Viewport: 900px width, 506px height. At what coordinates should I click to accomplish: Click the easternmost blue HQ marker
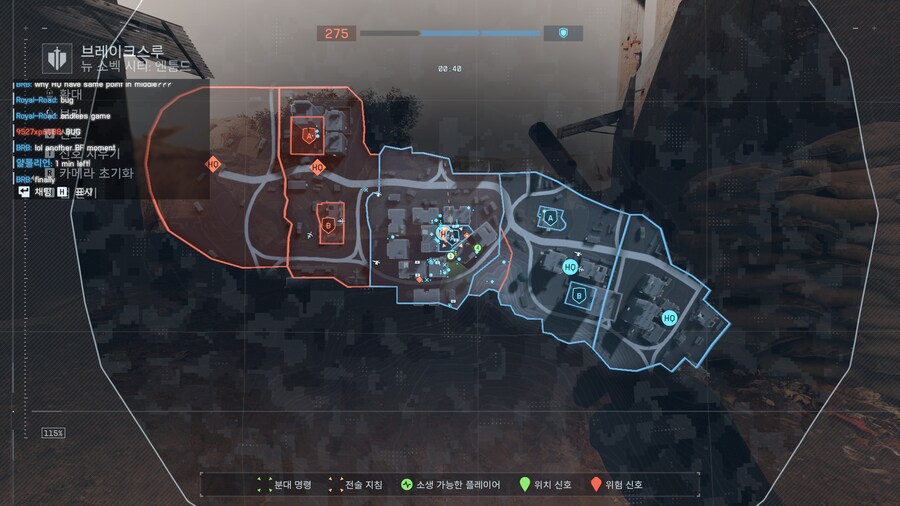[669, 318]
